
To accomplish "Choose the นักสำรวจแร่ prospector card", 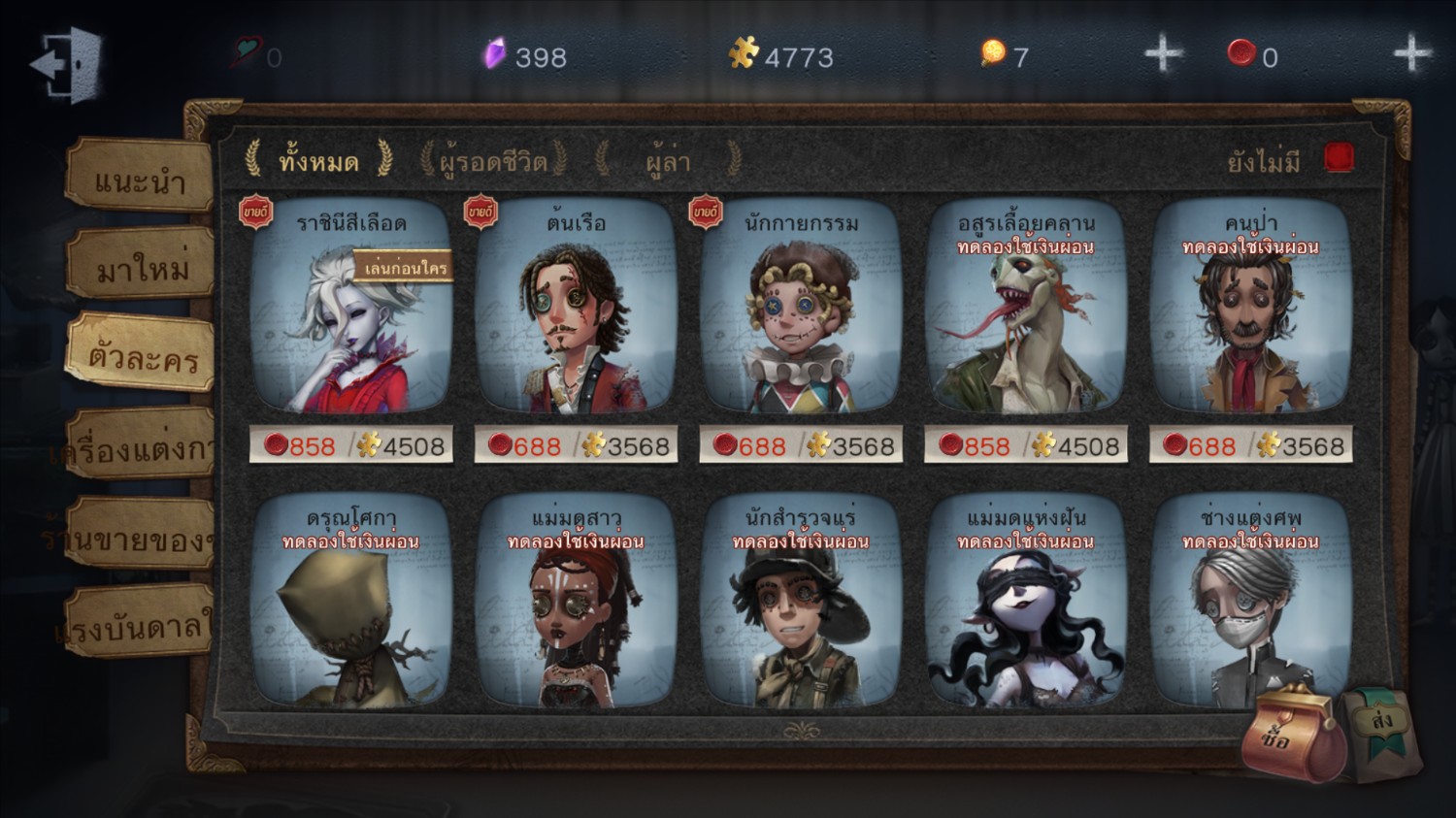I will (x=801, y=602).
